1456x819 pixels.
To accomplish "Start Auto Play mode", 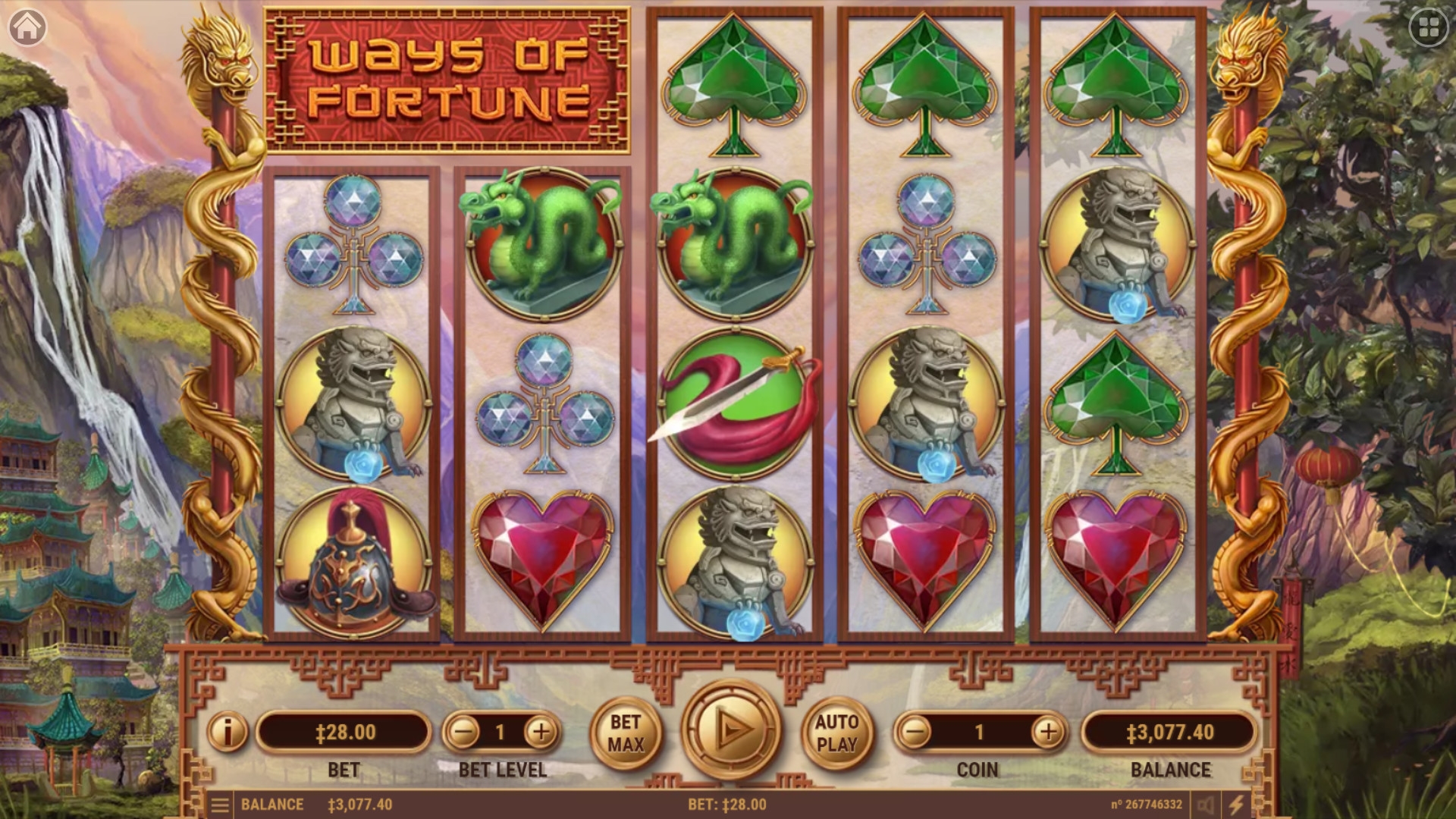I will 837,733.
